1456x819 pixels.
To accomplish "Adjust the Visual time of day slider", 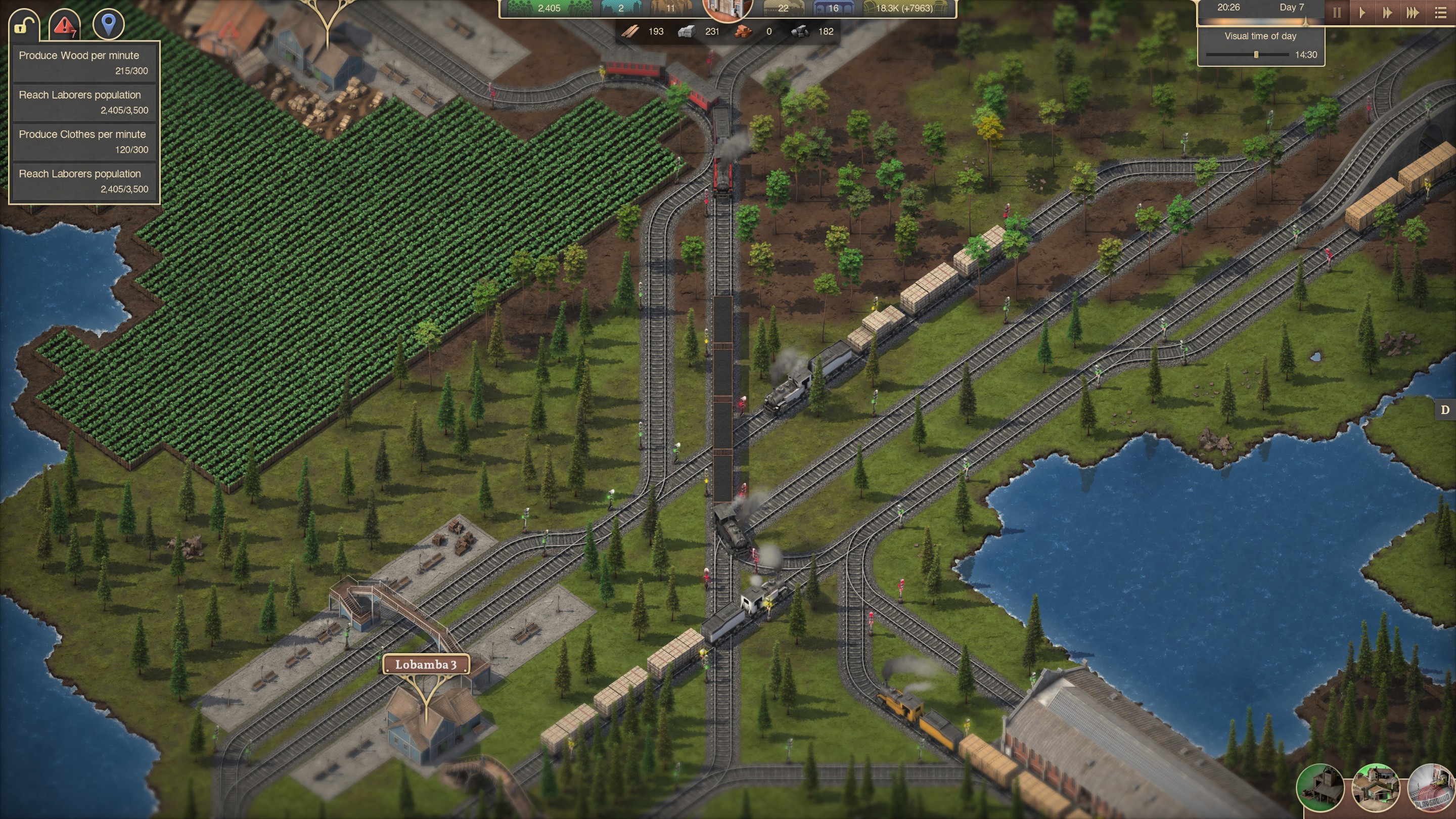I will click(x=1256, y=54).
